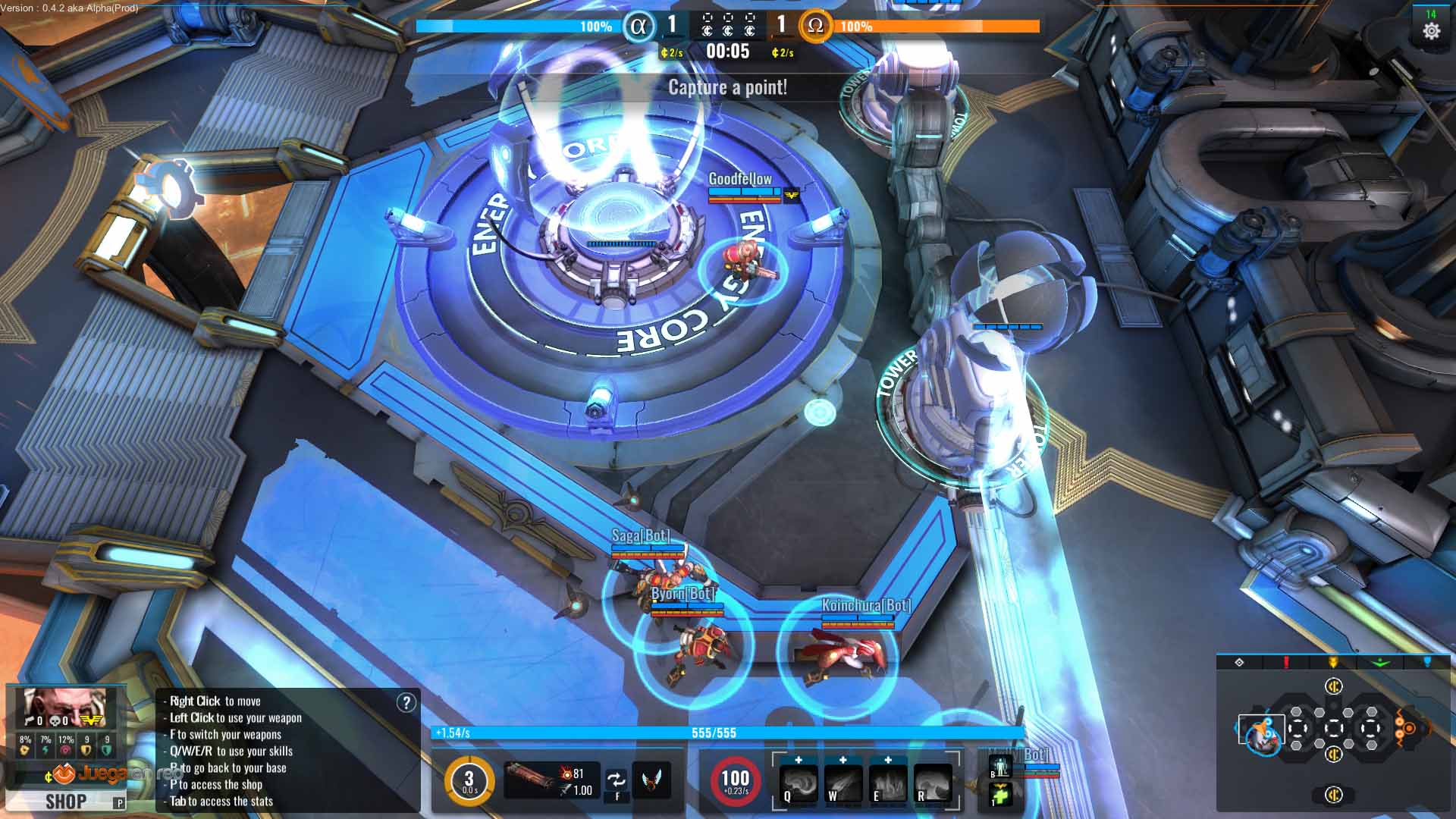Select the winged secondary weapon icon

pyautogui.click(x=651, y=780)
